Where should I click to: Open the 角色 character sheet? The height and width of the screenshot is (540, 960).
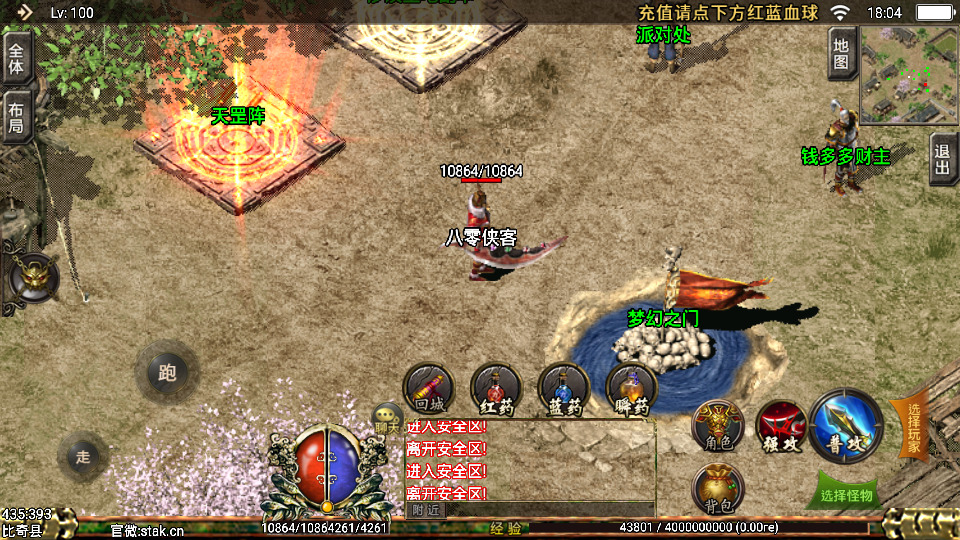coord(718,427)
